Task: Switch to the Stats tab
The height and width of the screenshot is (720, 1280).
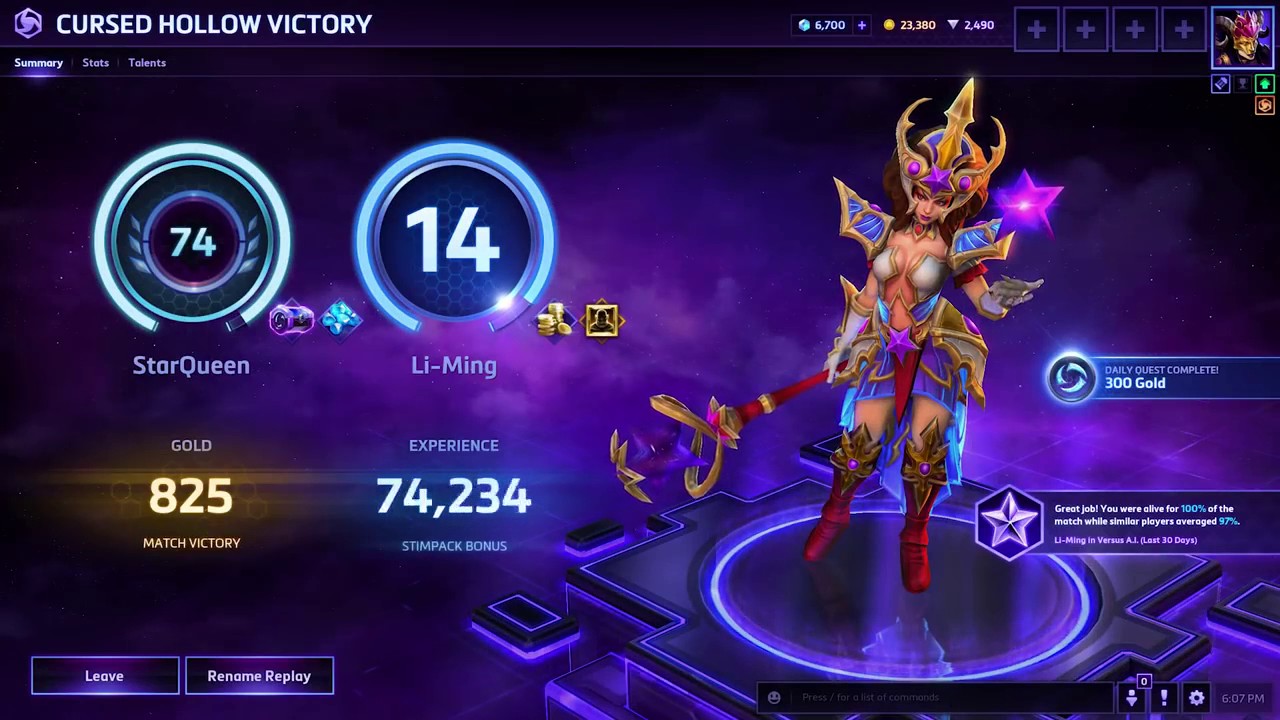Action: [96, 63]
